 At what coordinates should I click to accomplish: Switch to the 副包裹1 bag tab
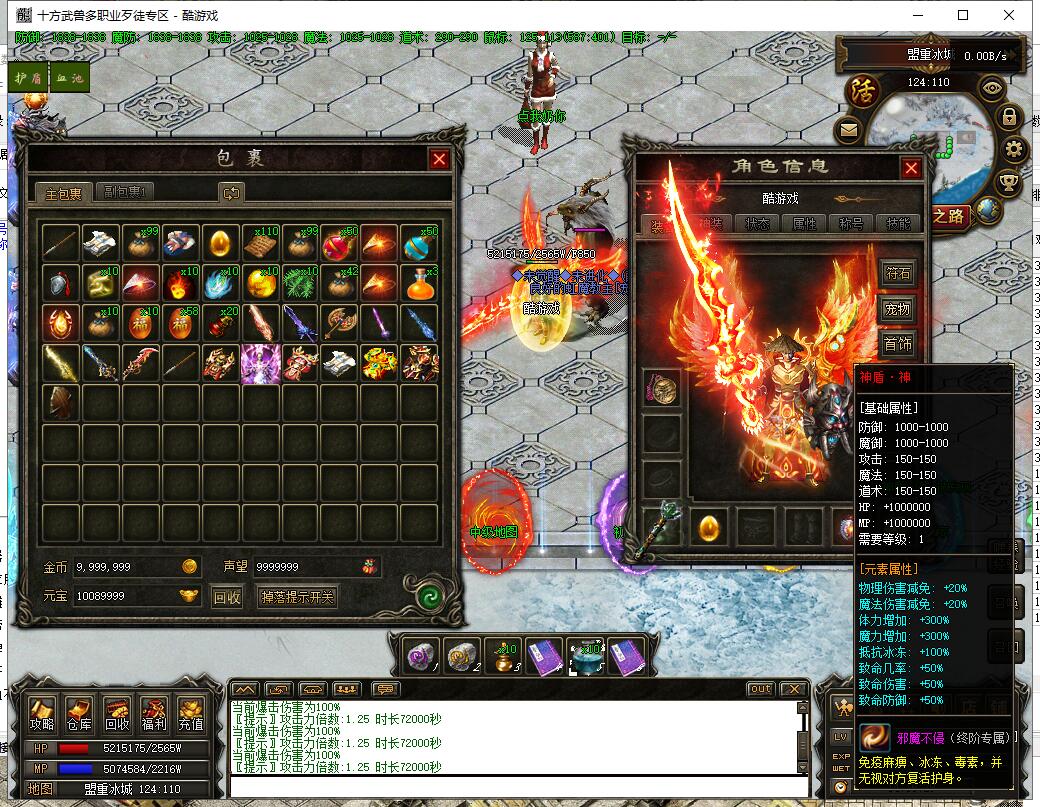tap(127, 193)
